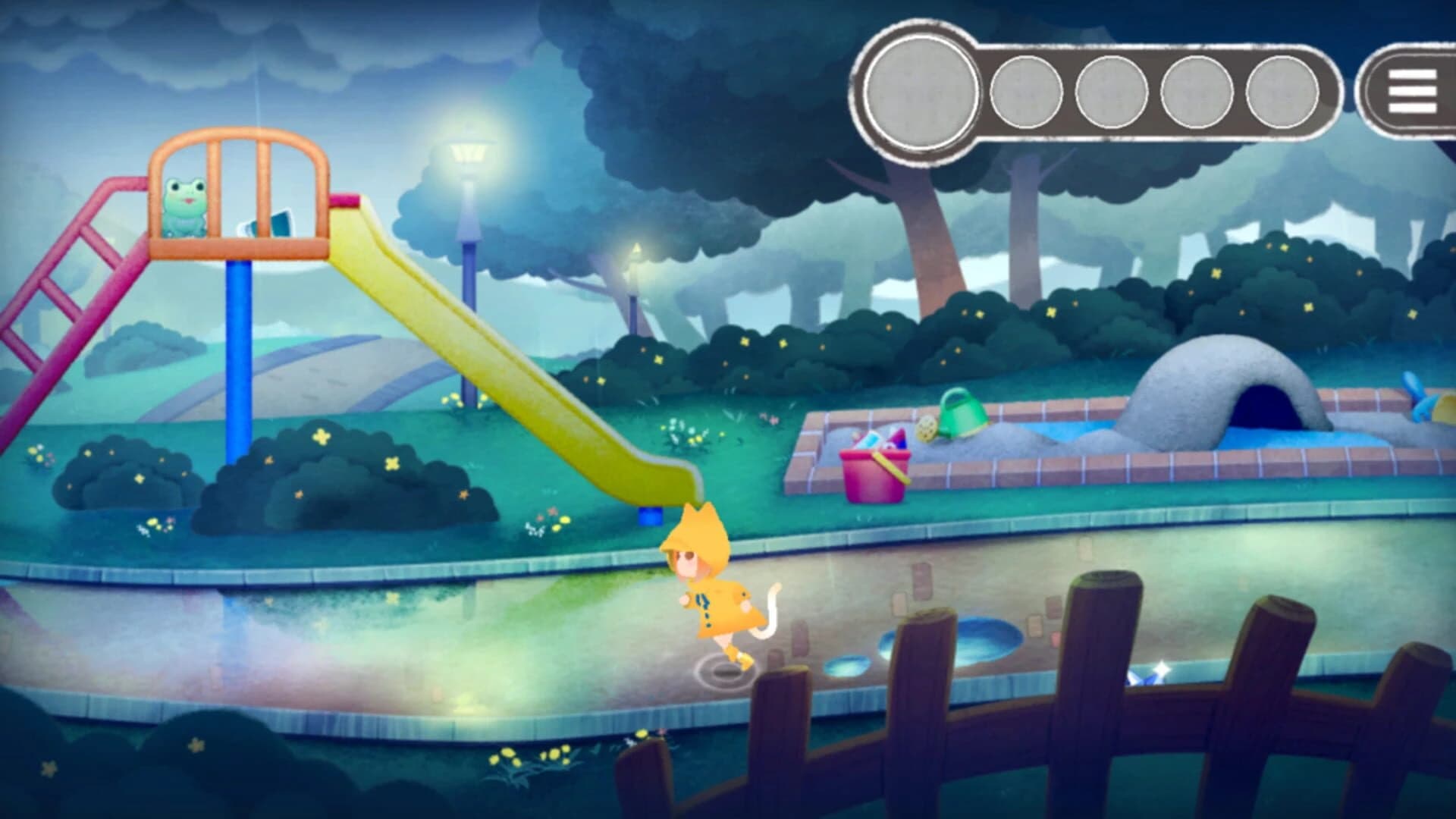This screenshot has height=819, width=1456.
Task: Click the third inventory slot
Action: (1109, 93)
